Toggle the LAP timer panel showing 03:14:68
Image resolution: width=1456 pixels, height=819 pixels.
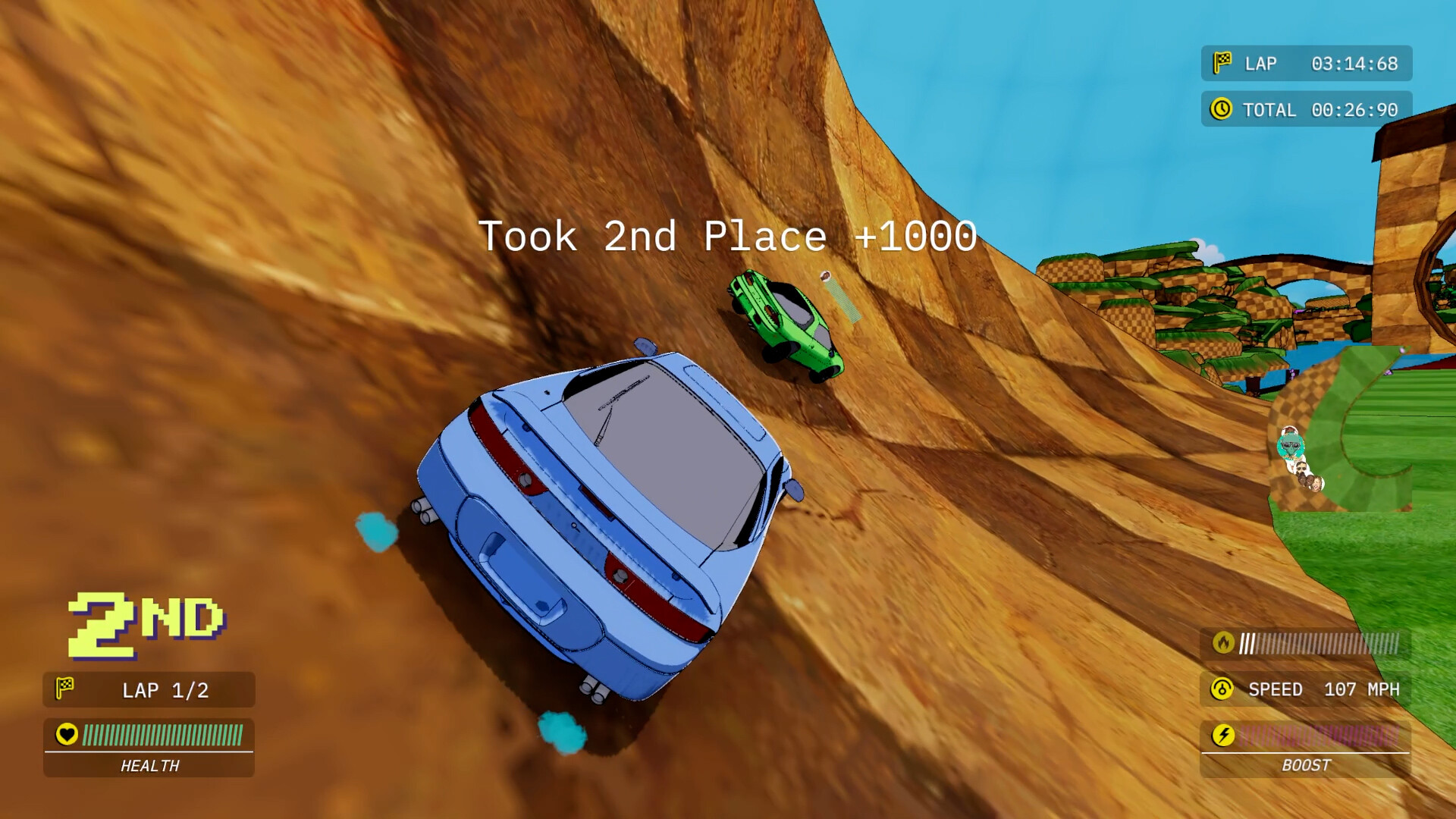[x=1304, y=64]
